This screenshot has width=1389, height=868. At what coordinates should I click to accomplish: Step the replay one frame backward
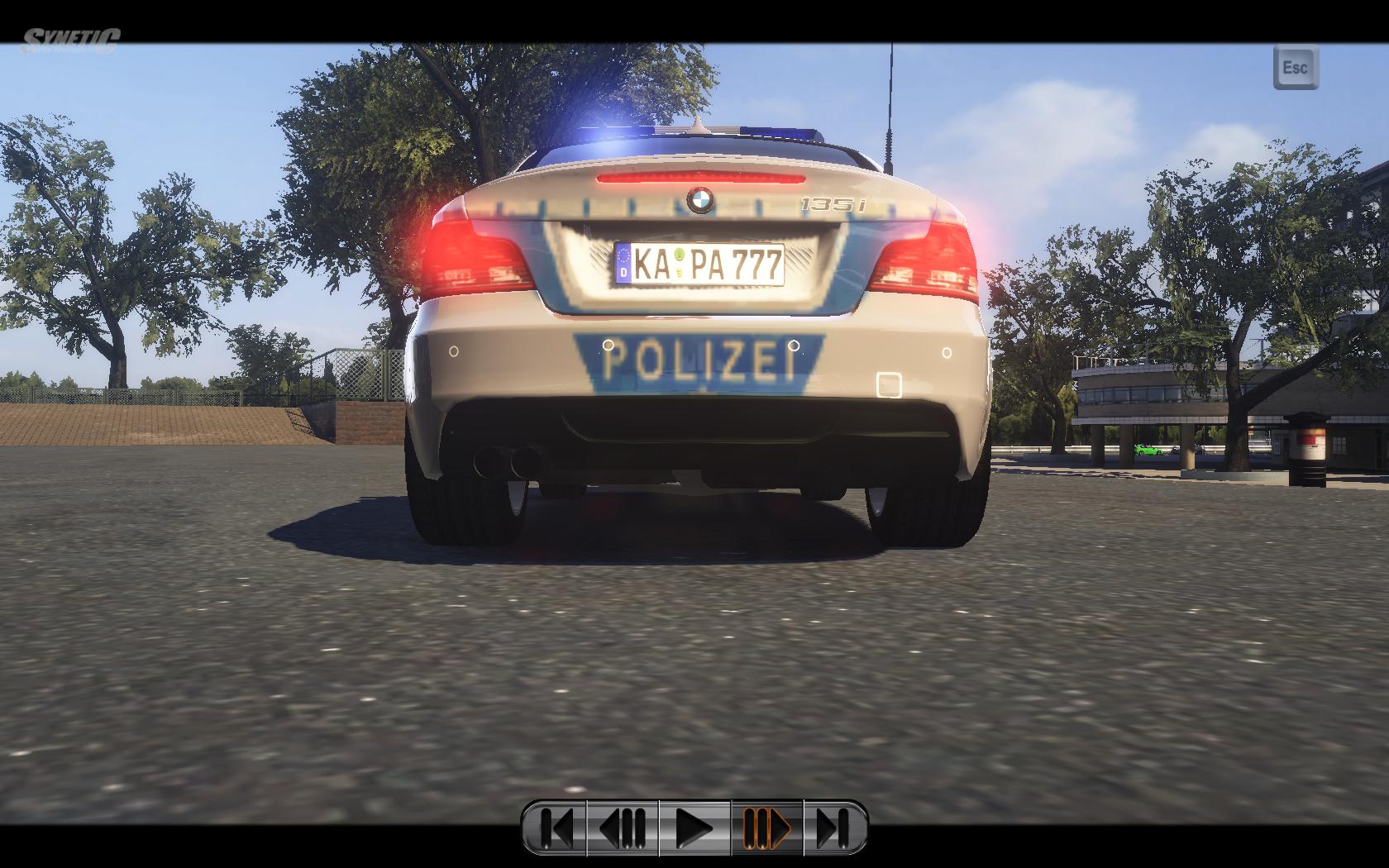(623, 827)
